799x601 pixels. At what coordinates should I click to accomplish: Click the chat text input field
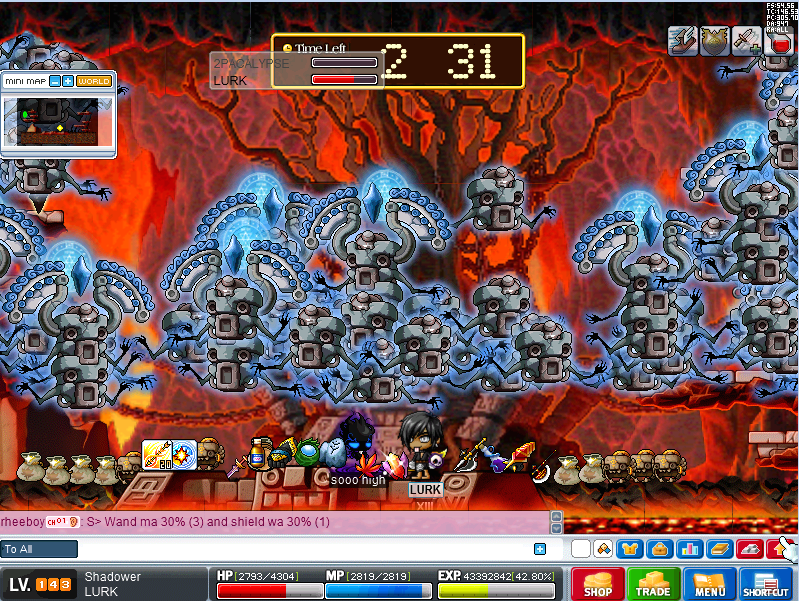[300, 548]
